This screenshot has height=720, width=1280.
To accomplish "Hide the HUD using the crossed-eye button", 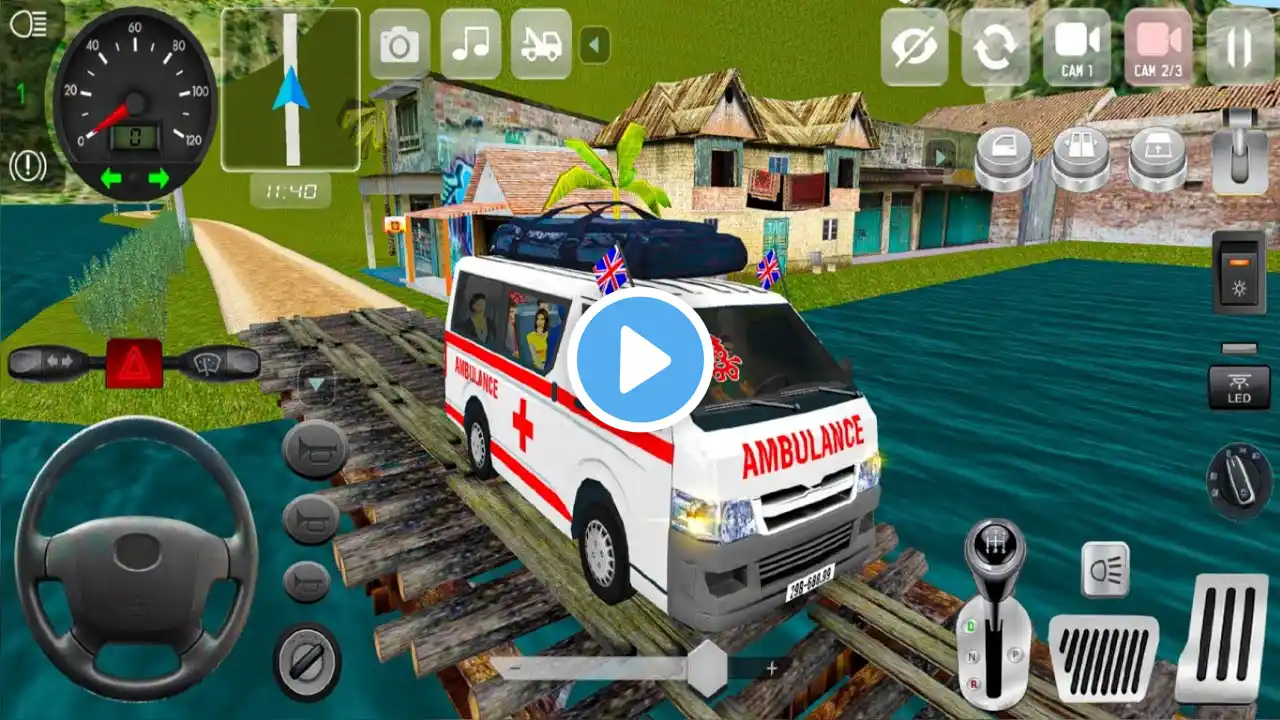I will (x=914, y=47).
